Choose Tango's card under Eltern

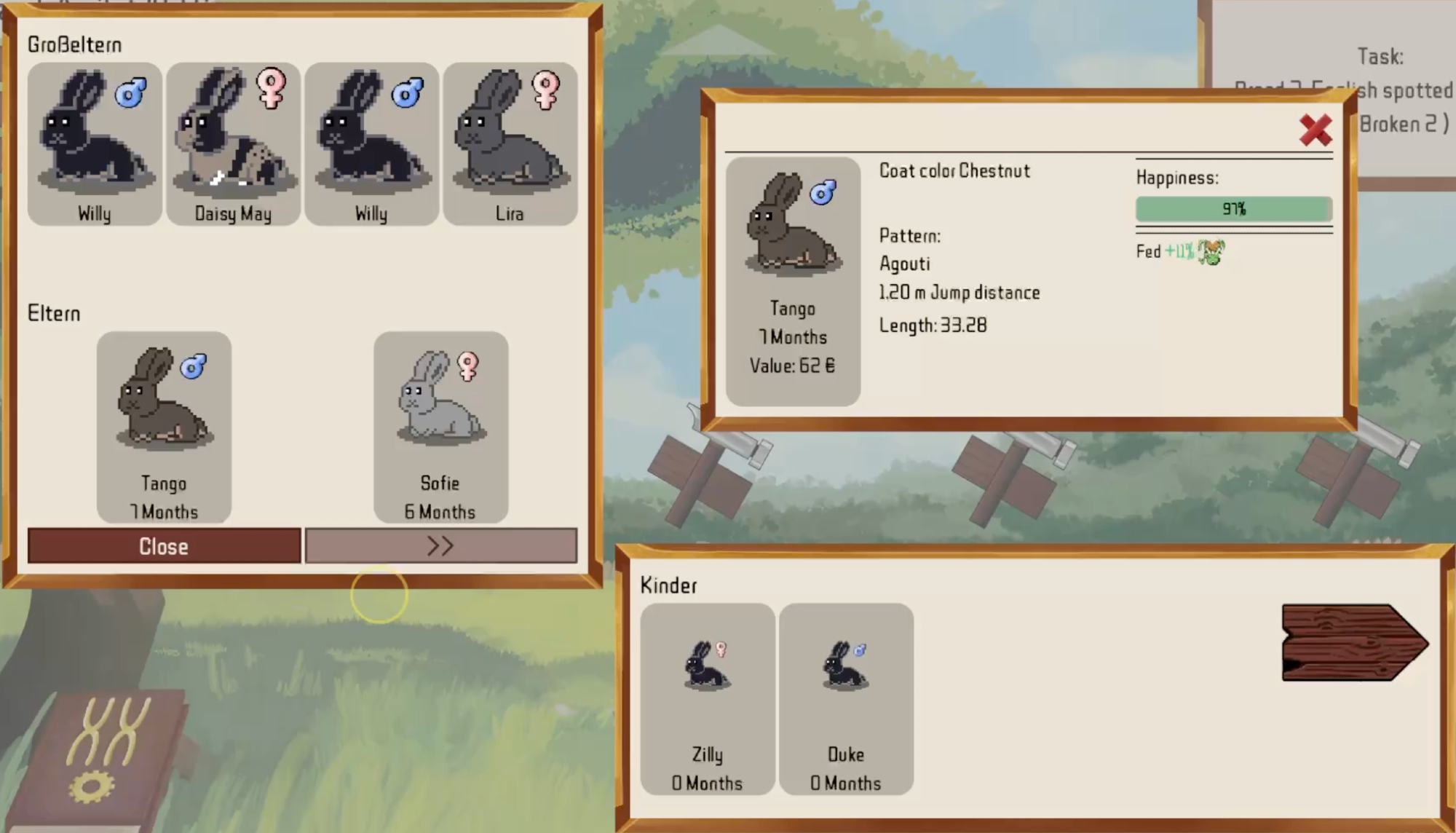[x=164, y=427]
